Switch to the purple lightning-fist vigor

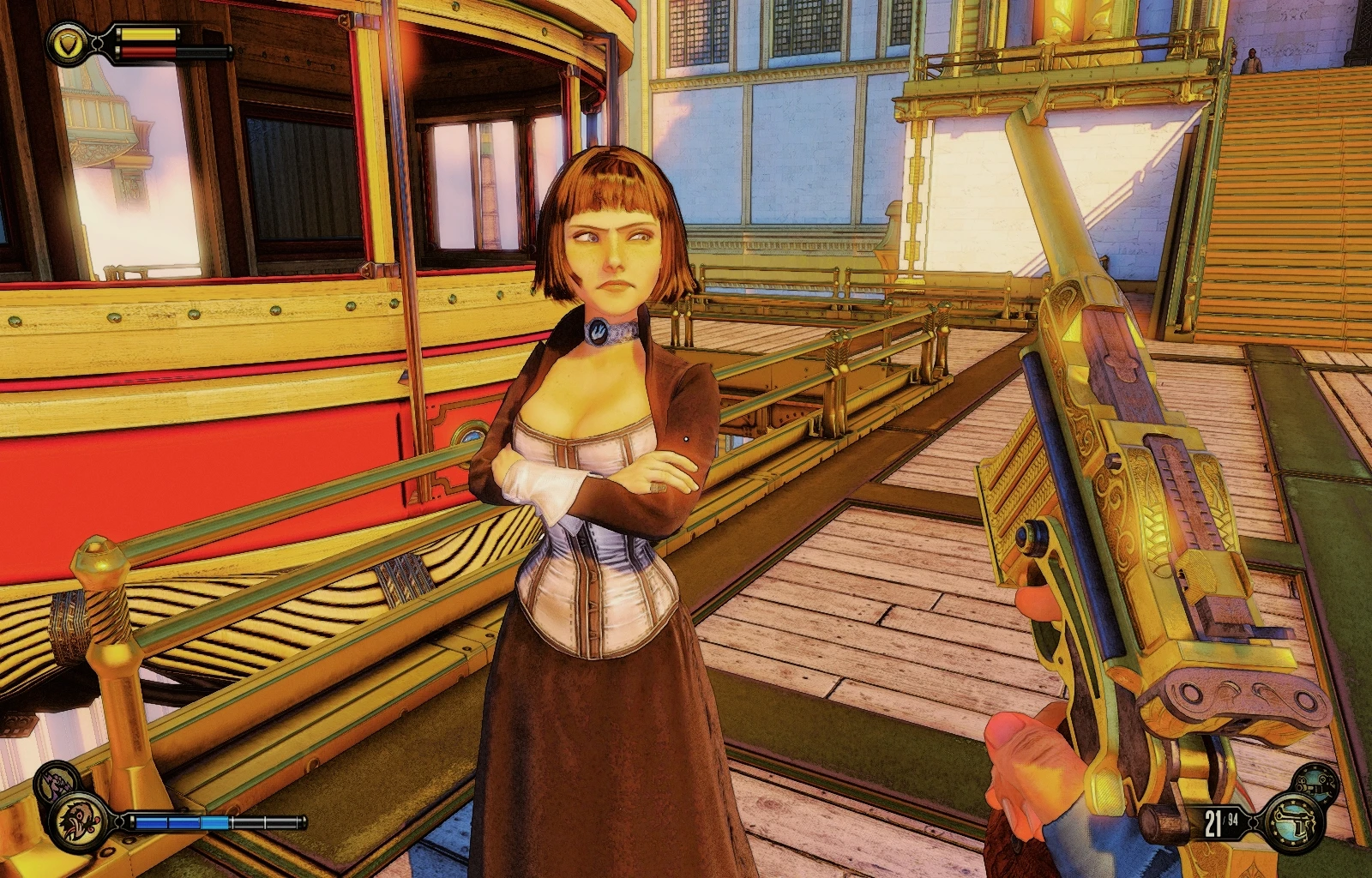[55, 782]
